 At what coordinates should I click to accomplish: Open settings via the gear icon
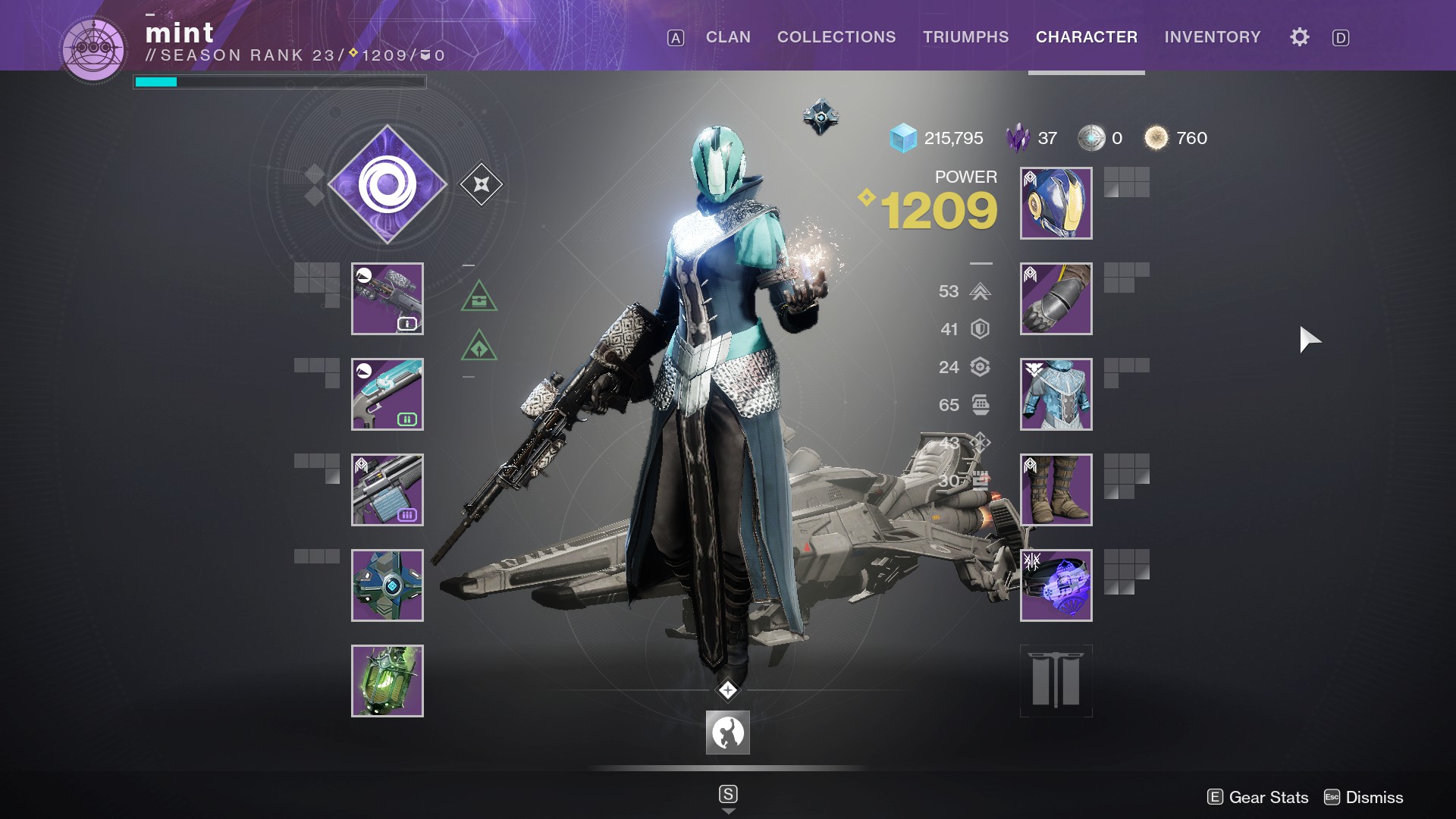[x=1299, y=37]
